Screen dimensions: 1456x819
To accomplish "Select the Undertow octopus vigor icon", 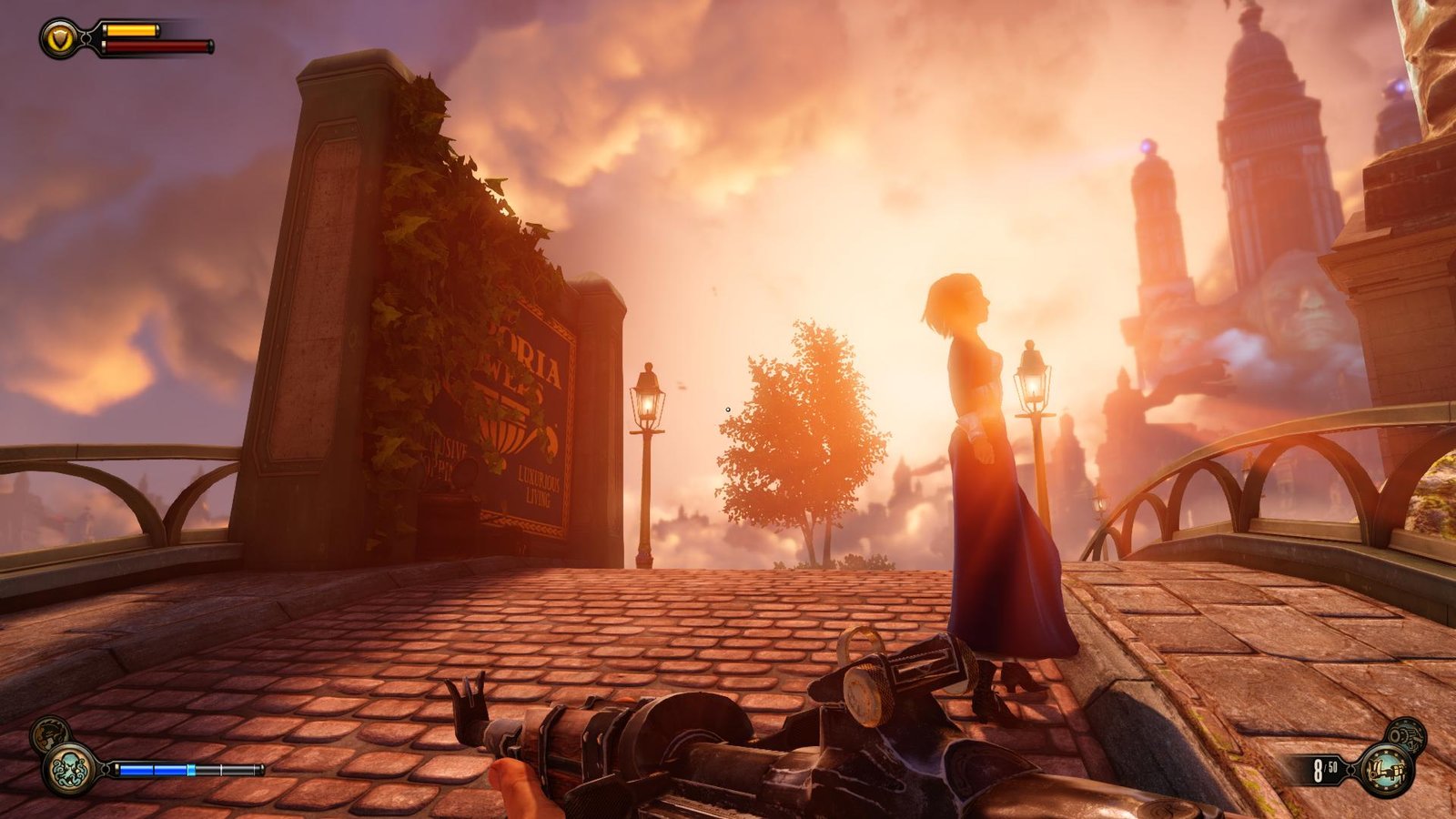I will point(69,768).
